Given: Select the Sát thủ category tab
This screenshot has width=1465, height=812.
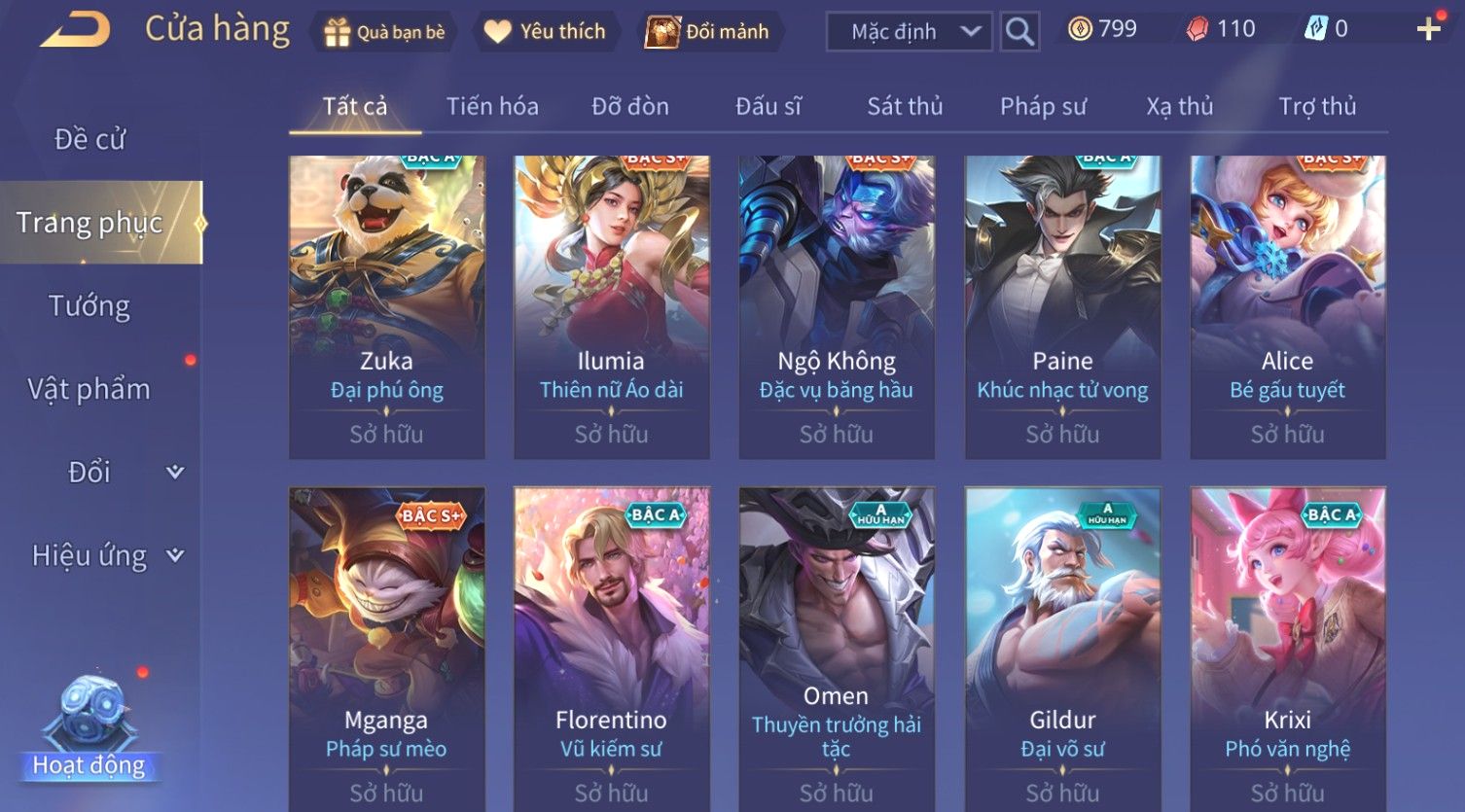Looking at the screenshot, I should [905, 106].
